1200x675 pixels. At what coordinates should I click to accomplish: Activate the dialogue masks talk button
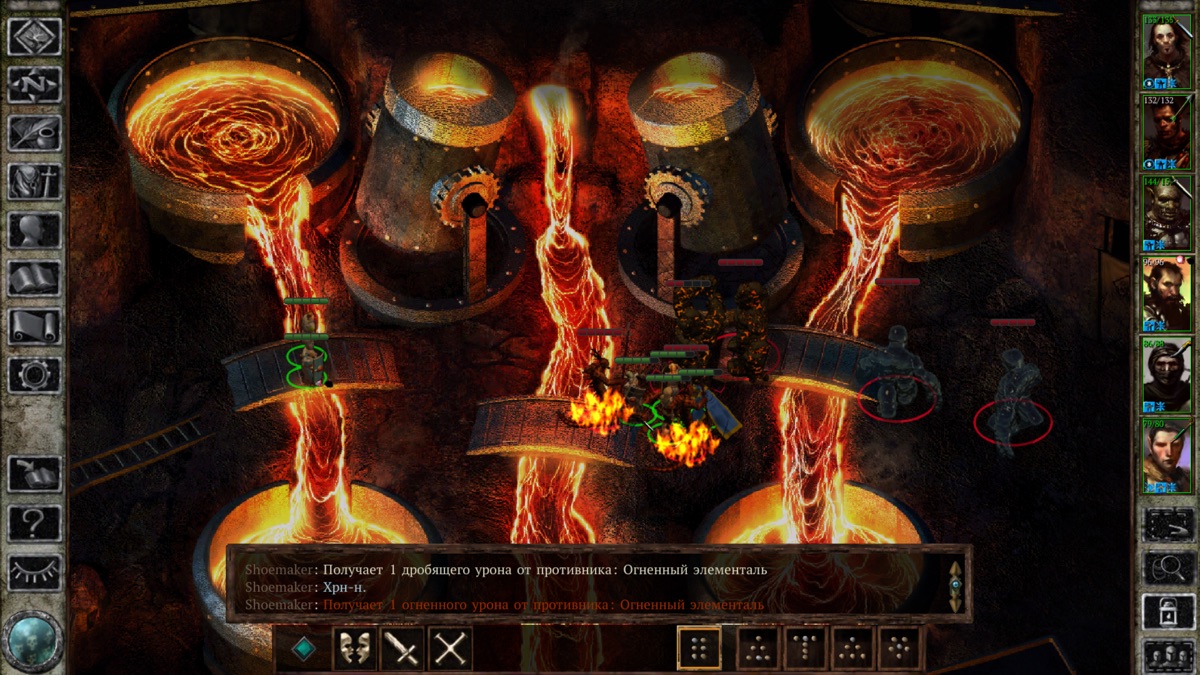click(x=355, y=649)
